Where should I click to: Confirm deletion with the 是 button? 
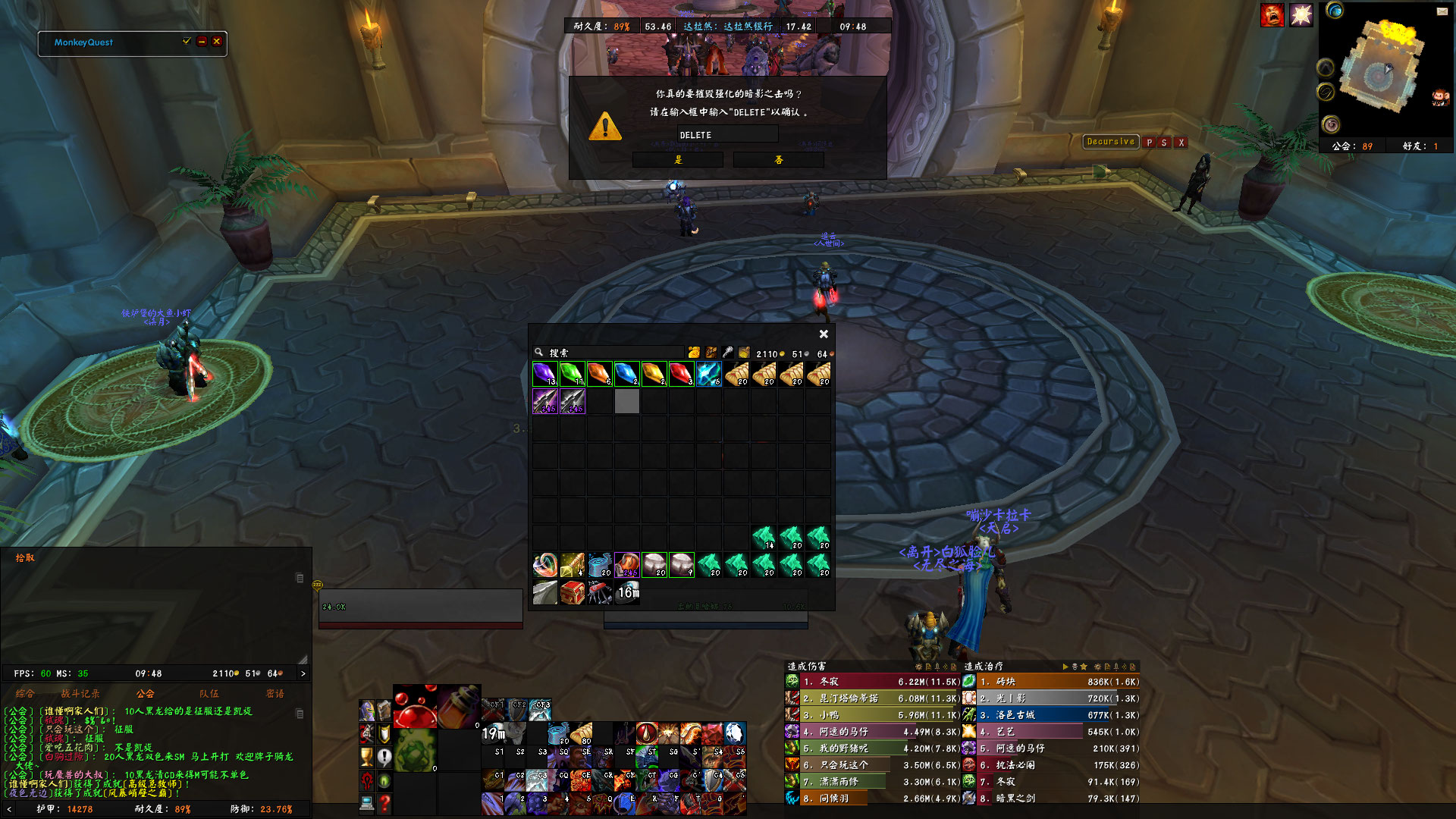[x=676, y=159]
